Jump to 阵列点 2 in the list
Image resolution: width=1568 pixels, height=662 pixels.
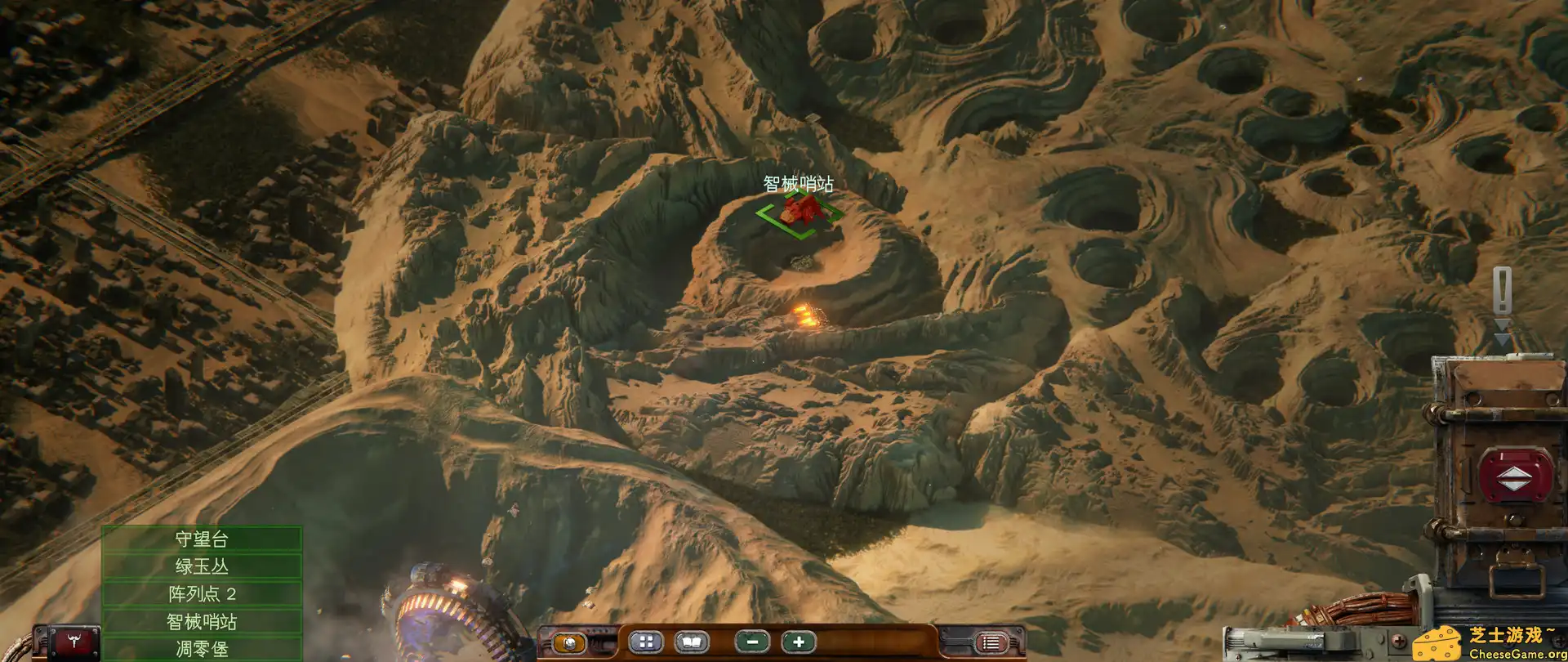[x=202, y=594]
